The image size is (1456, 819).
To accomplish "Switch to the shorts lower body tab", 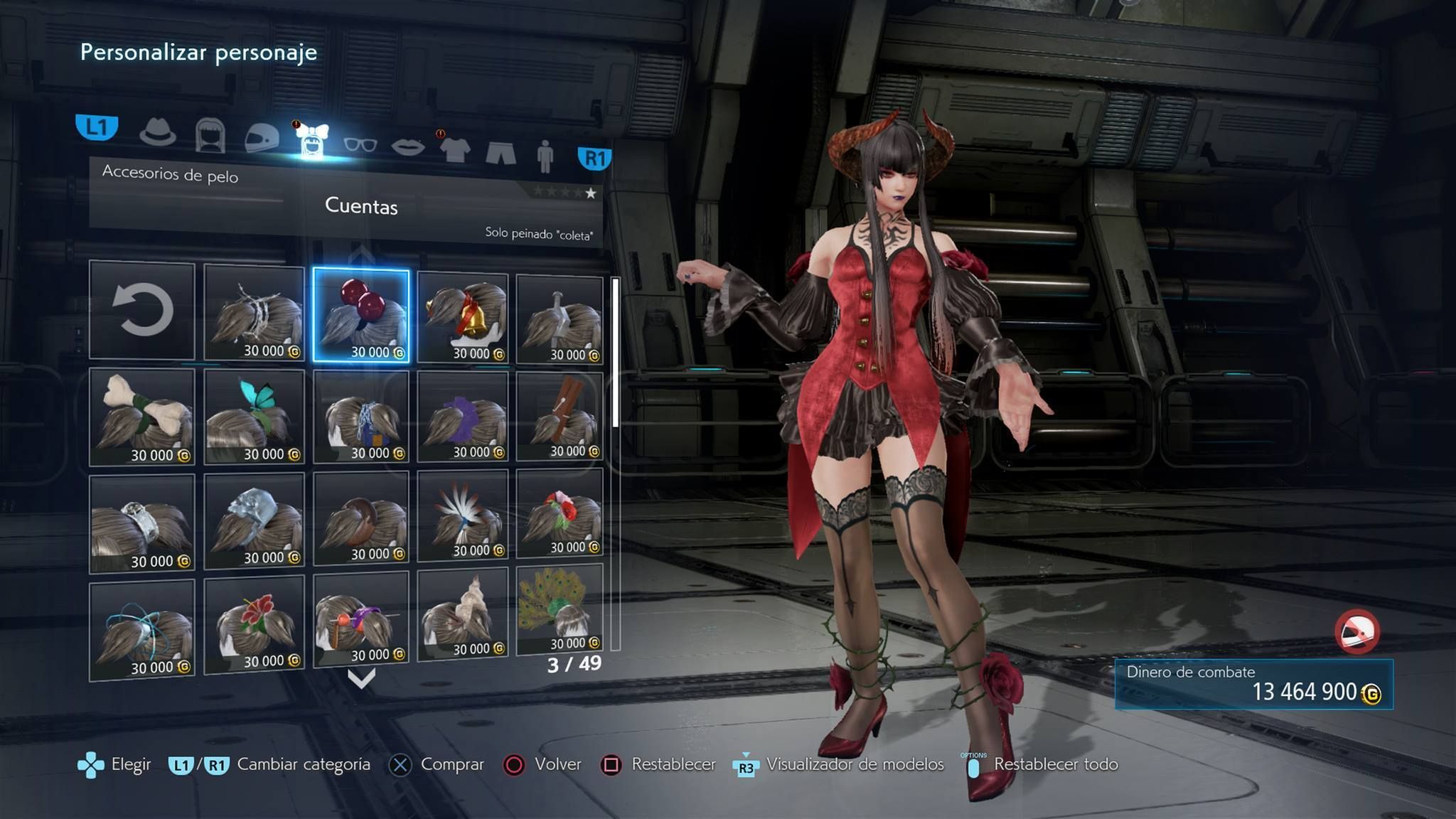I will (x=500, y=152).
